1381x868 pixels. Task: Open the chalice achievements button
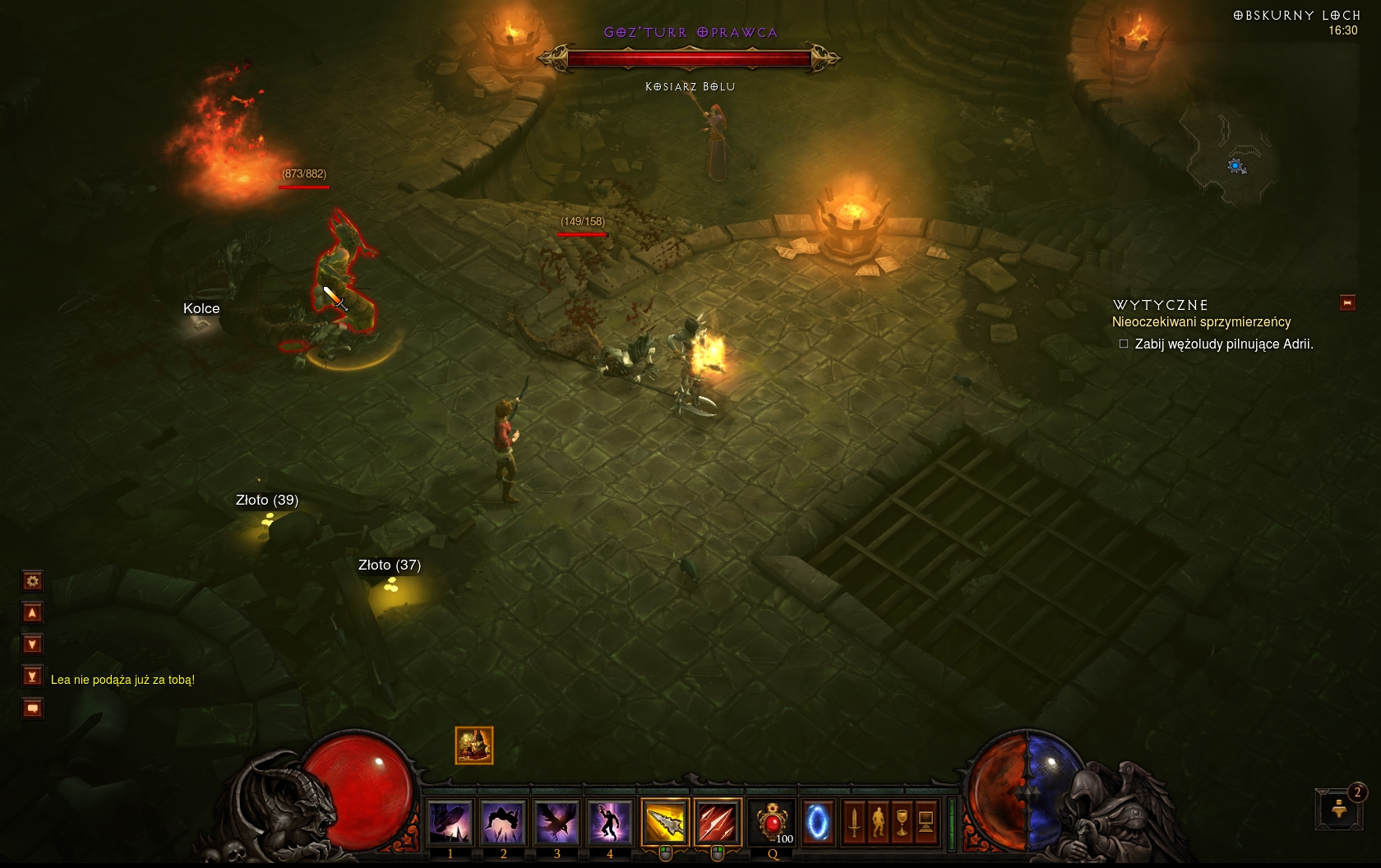click(x=902, y=822)
